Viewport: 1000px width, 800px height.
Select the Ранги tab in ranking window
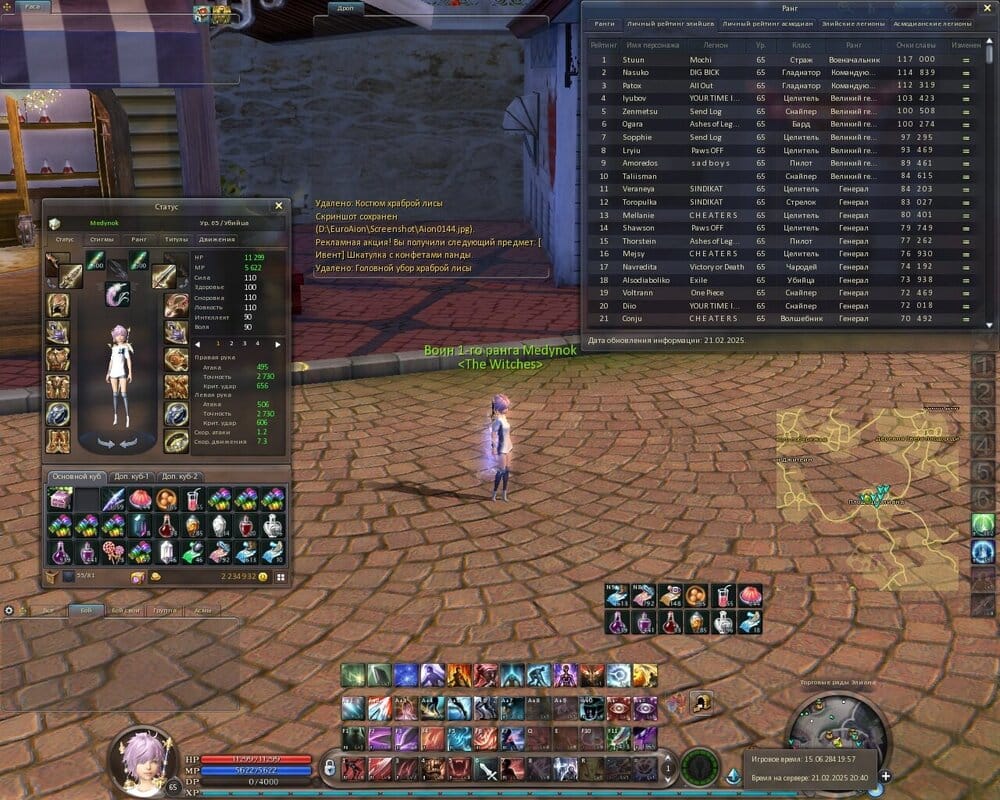(x=604, y=23)
